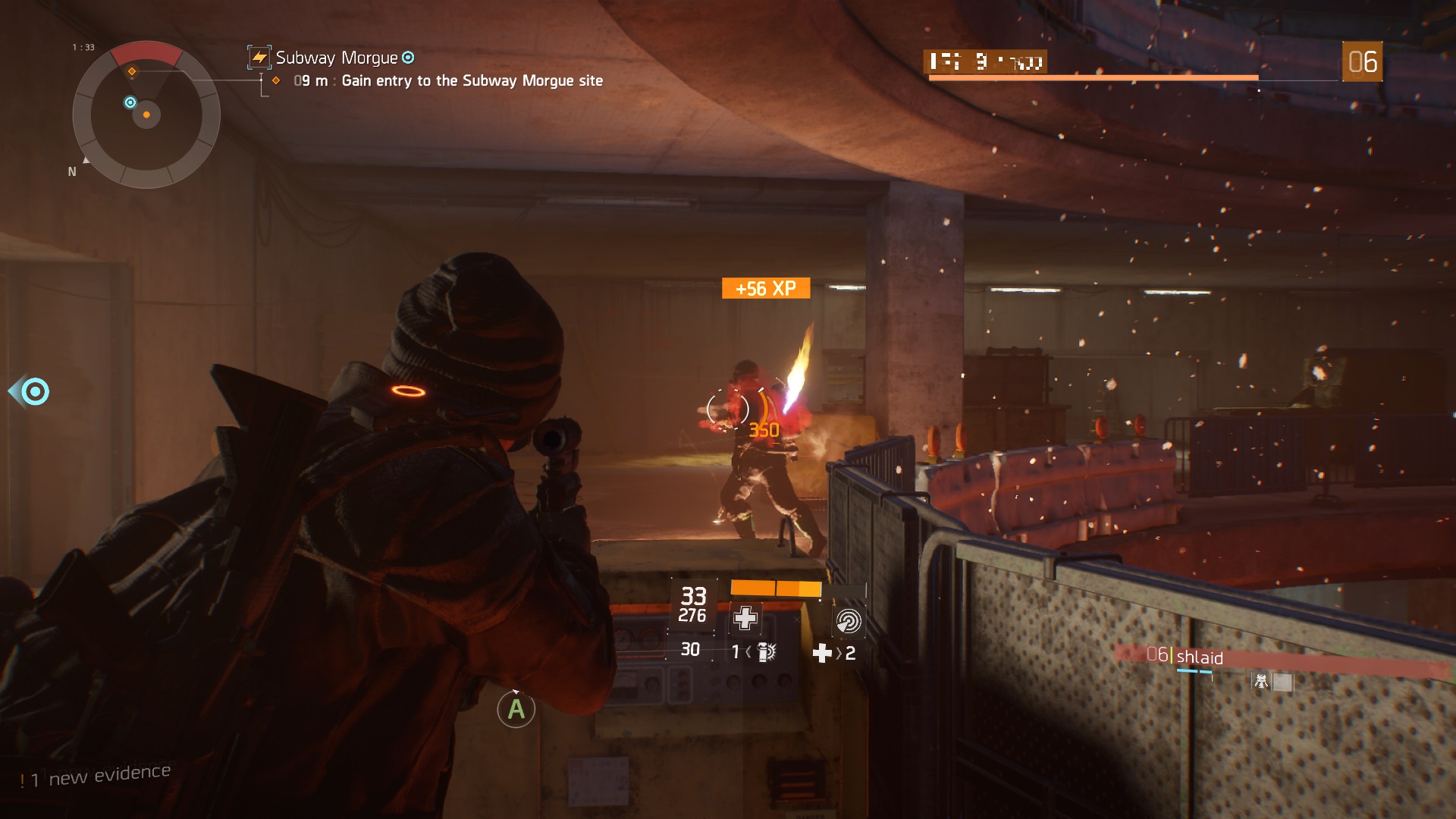Click the orange level 06 badge

tap(1362, 61)
